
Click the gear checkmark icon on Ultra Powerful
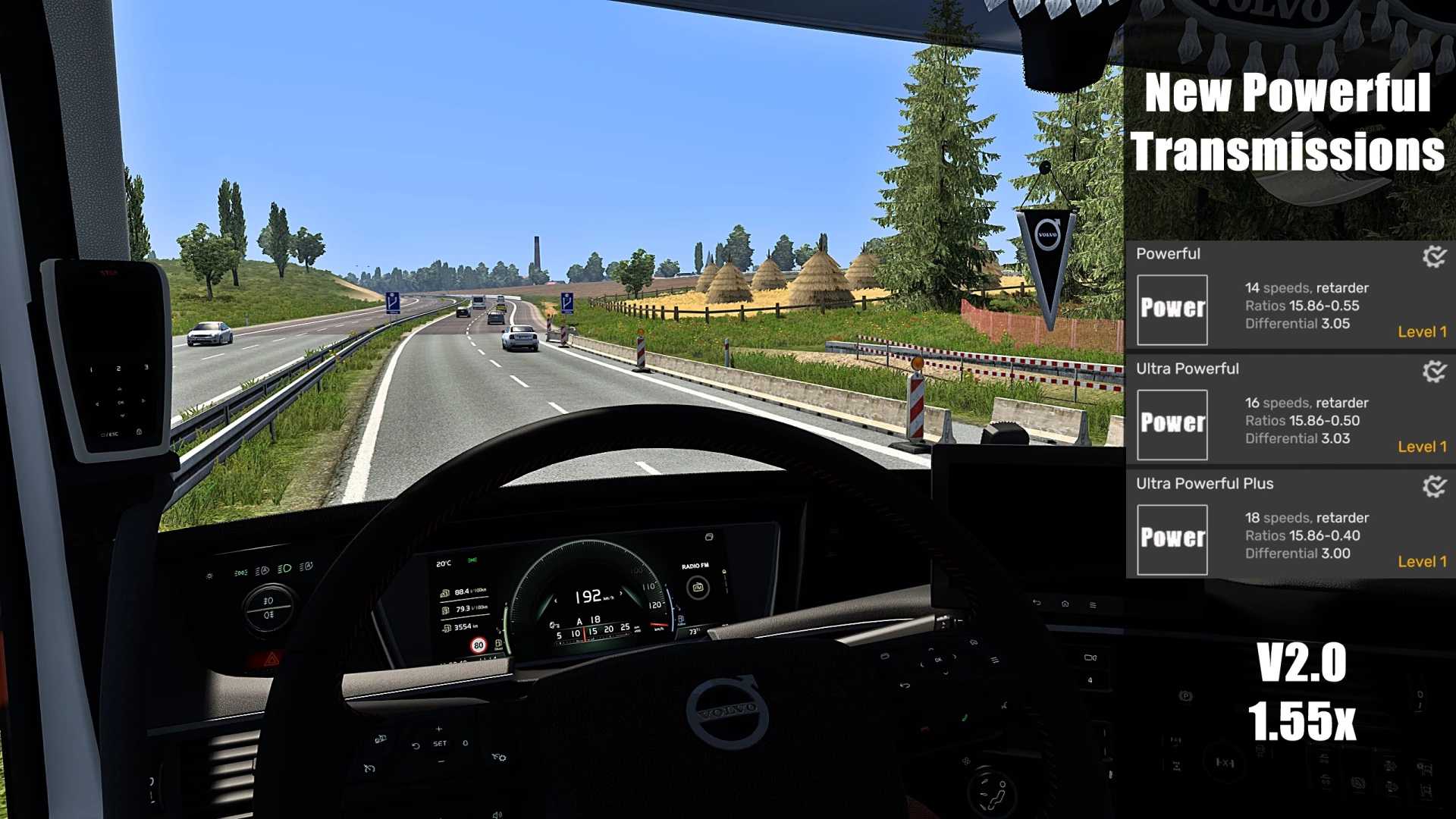[1433, 372]
